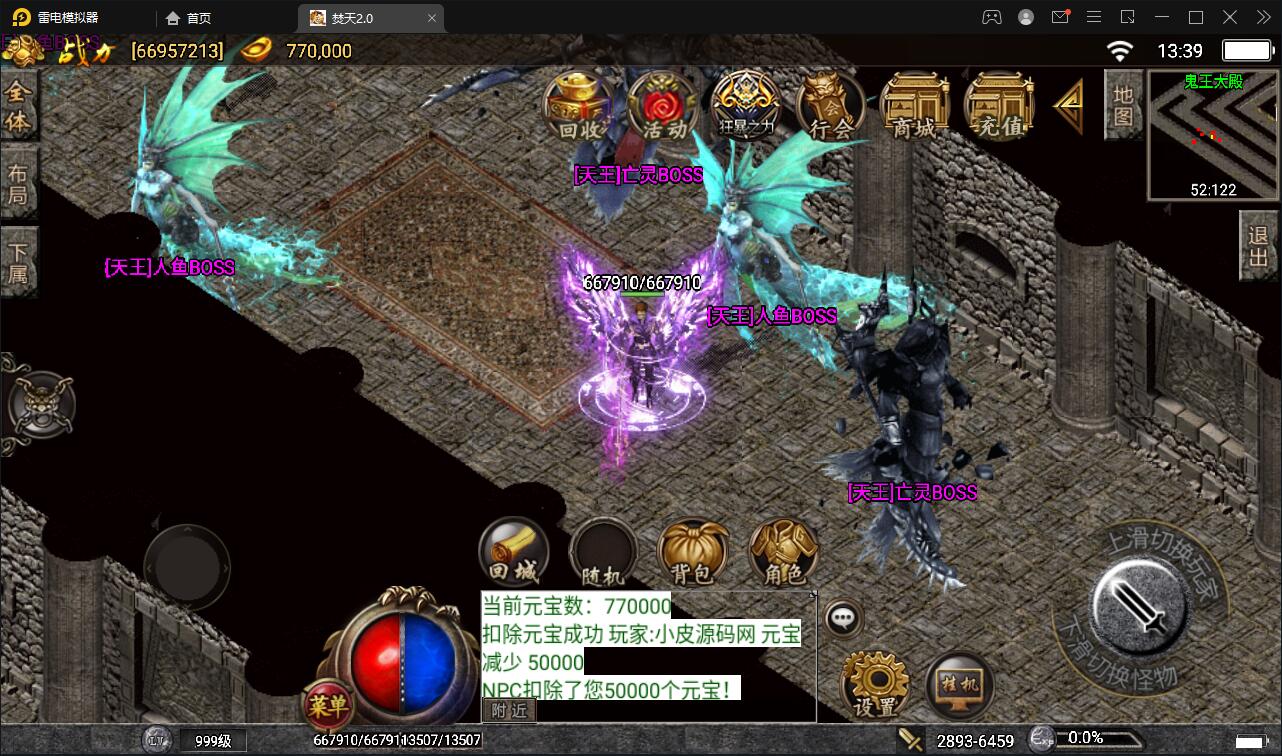Screen dimensions: 1282x756
Task: Click the 退出 exit button
Action: pos(1258,245)
